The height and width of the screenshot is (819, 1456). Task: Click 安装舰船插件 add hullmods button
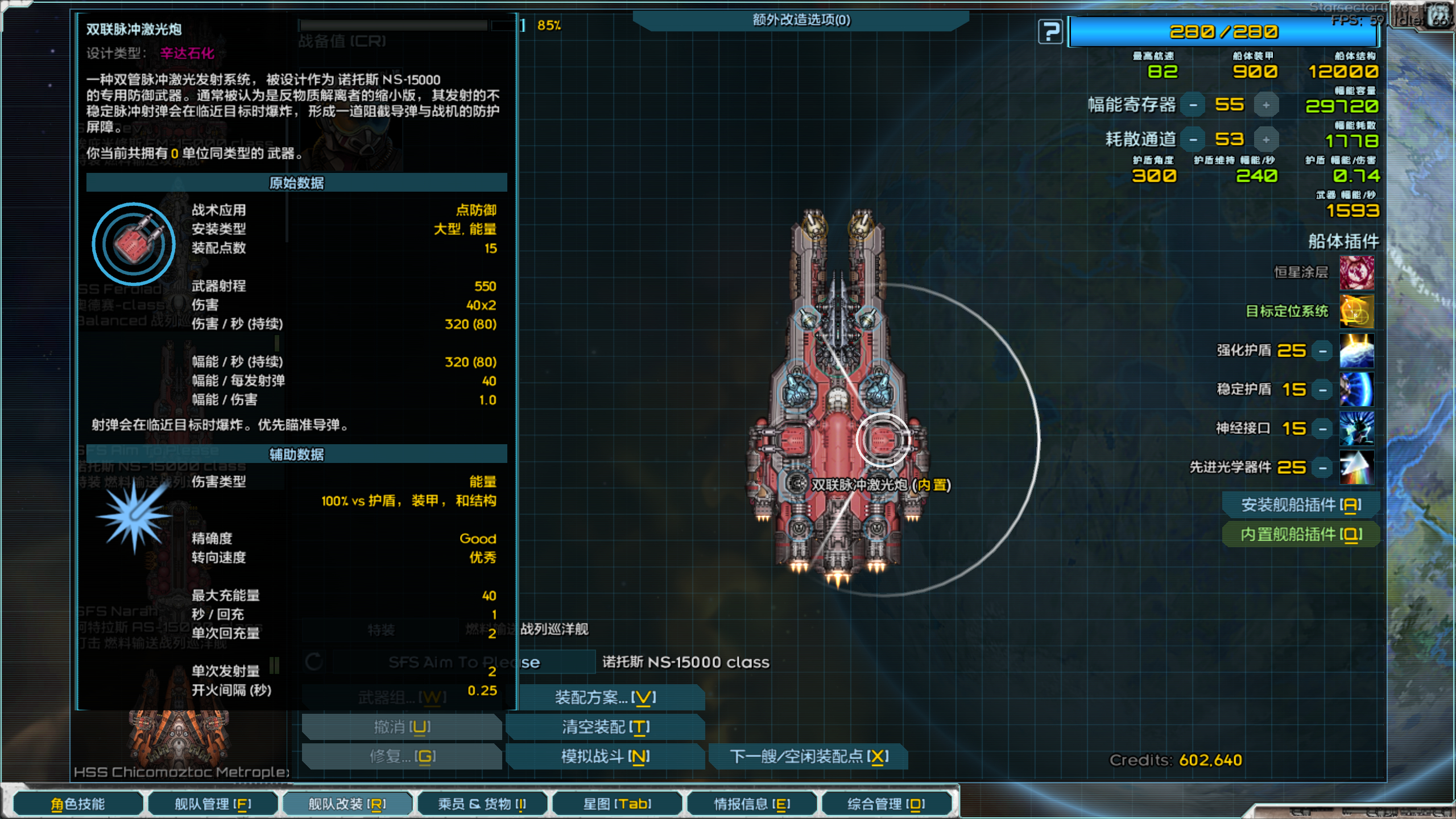(x=1301, y=504)
